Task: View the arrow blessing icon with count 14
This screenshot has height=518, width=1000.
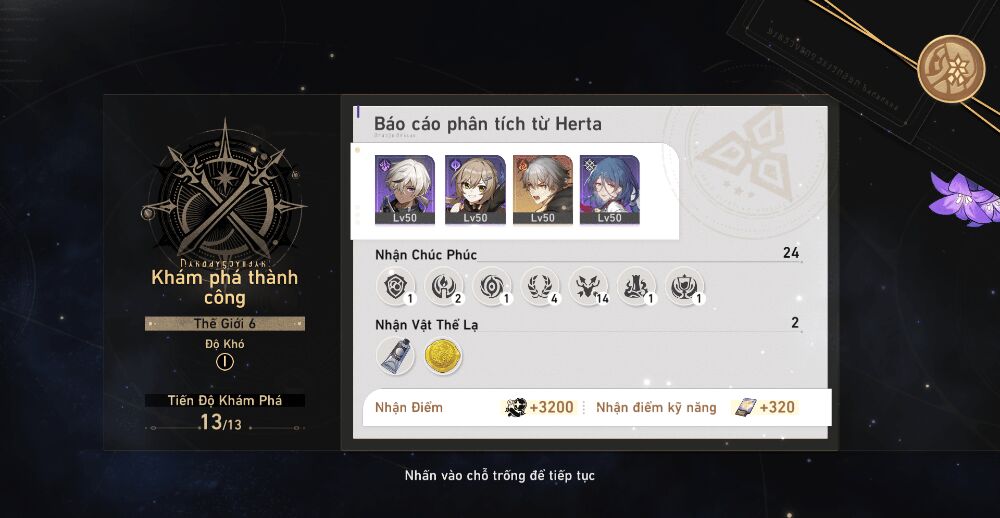Action: [x=587, y=286]
